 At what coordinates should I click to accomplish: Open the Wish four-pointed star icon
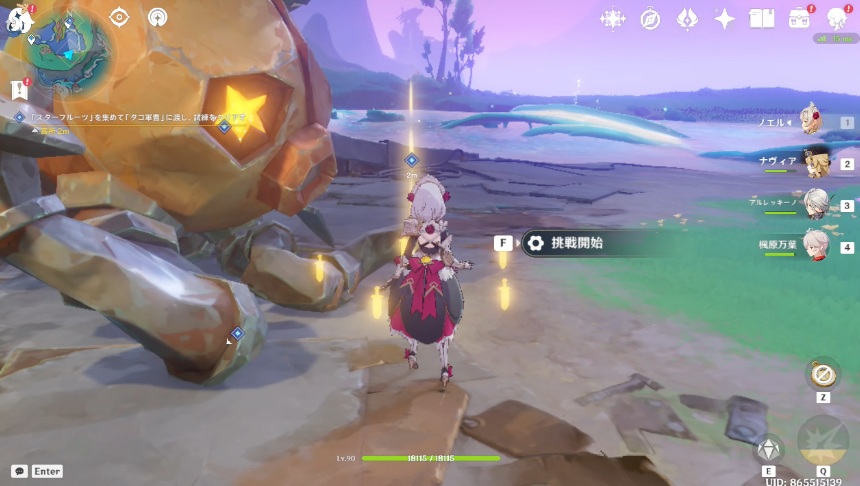(724, 19)
